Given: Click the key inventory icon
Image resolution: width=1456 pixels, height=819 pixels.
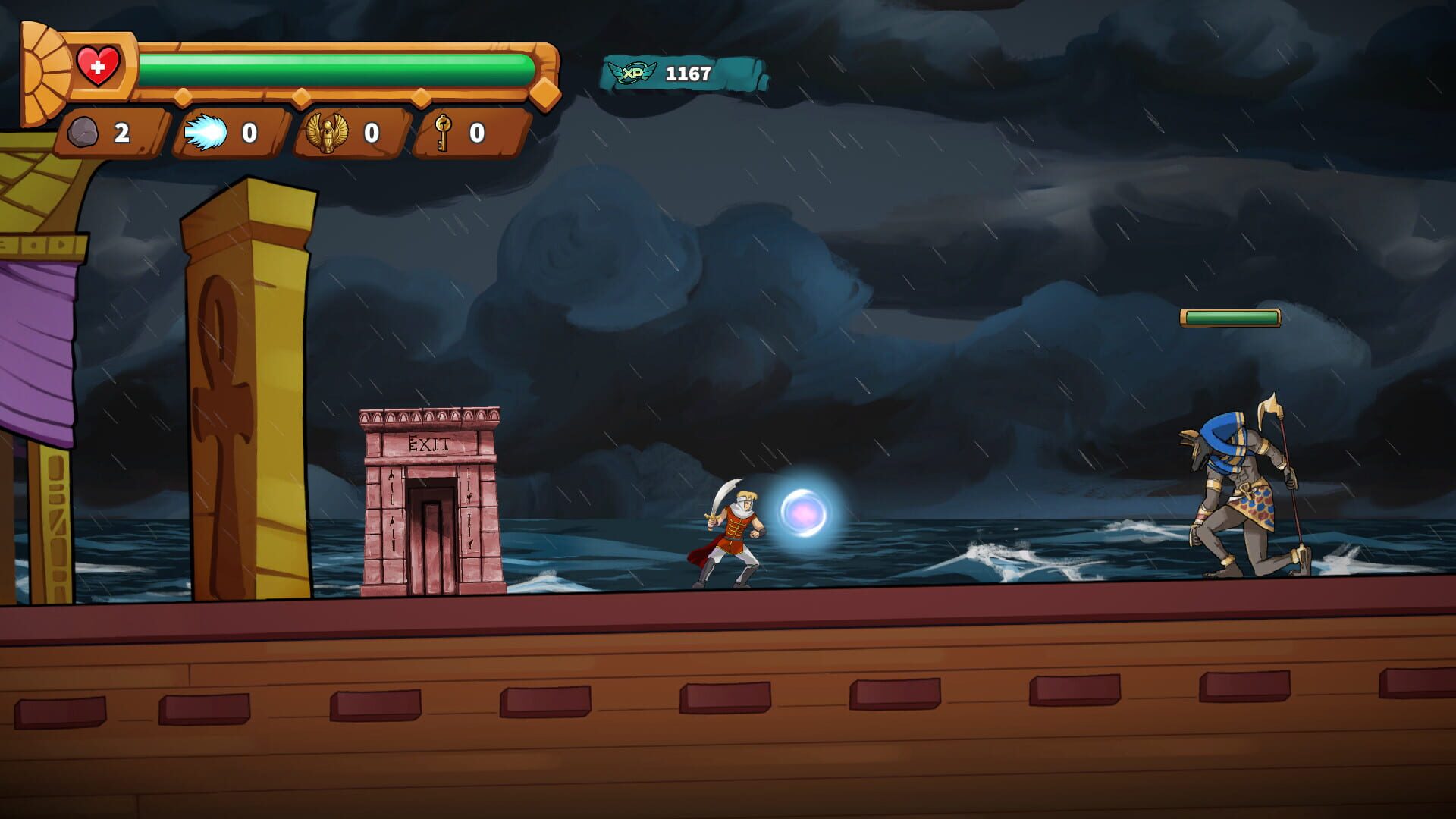Looking at the screenshot, I should pos(443,133).
